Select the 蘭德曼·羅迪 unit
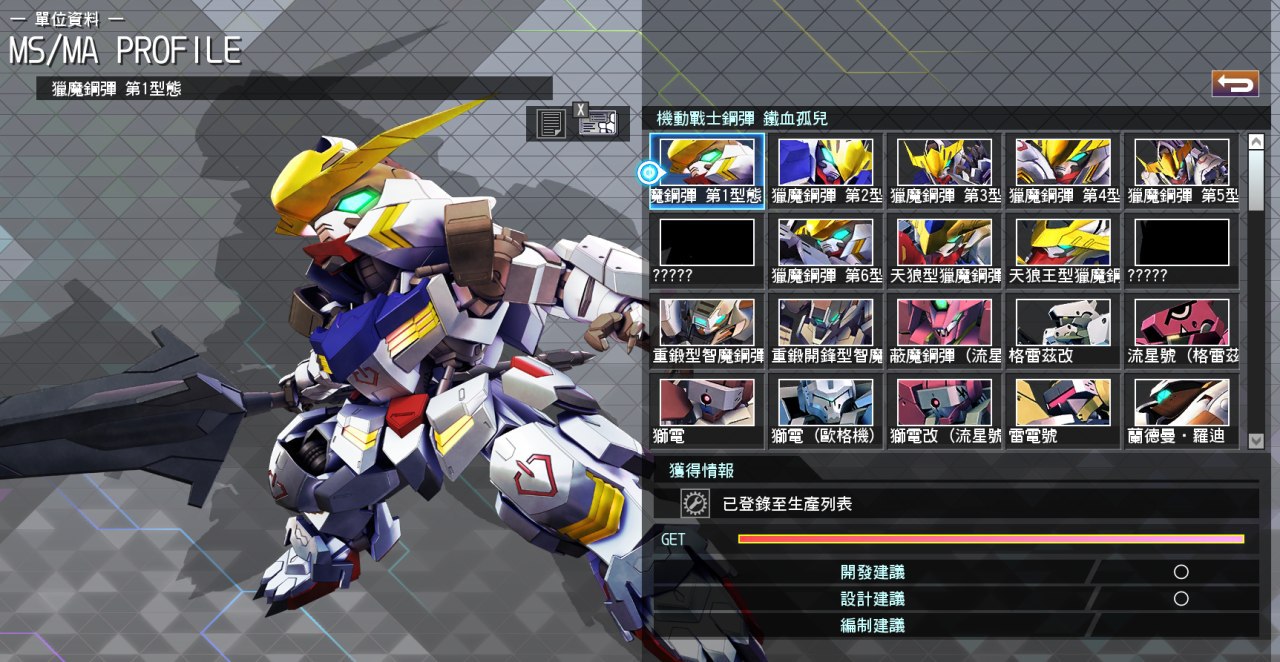 (x=1182, y=411)
